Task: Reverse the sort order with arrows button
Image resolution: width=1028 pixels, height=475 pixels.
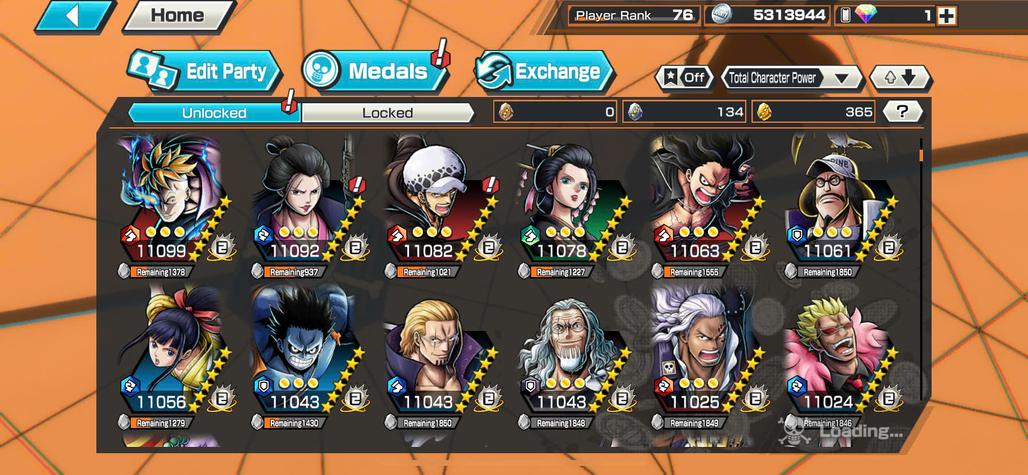Action: 900,77
